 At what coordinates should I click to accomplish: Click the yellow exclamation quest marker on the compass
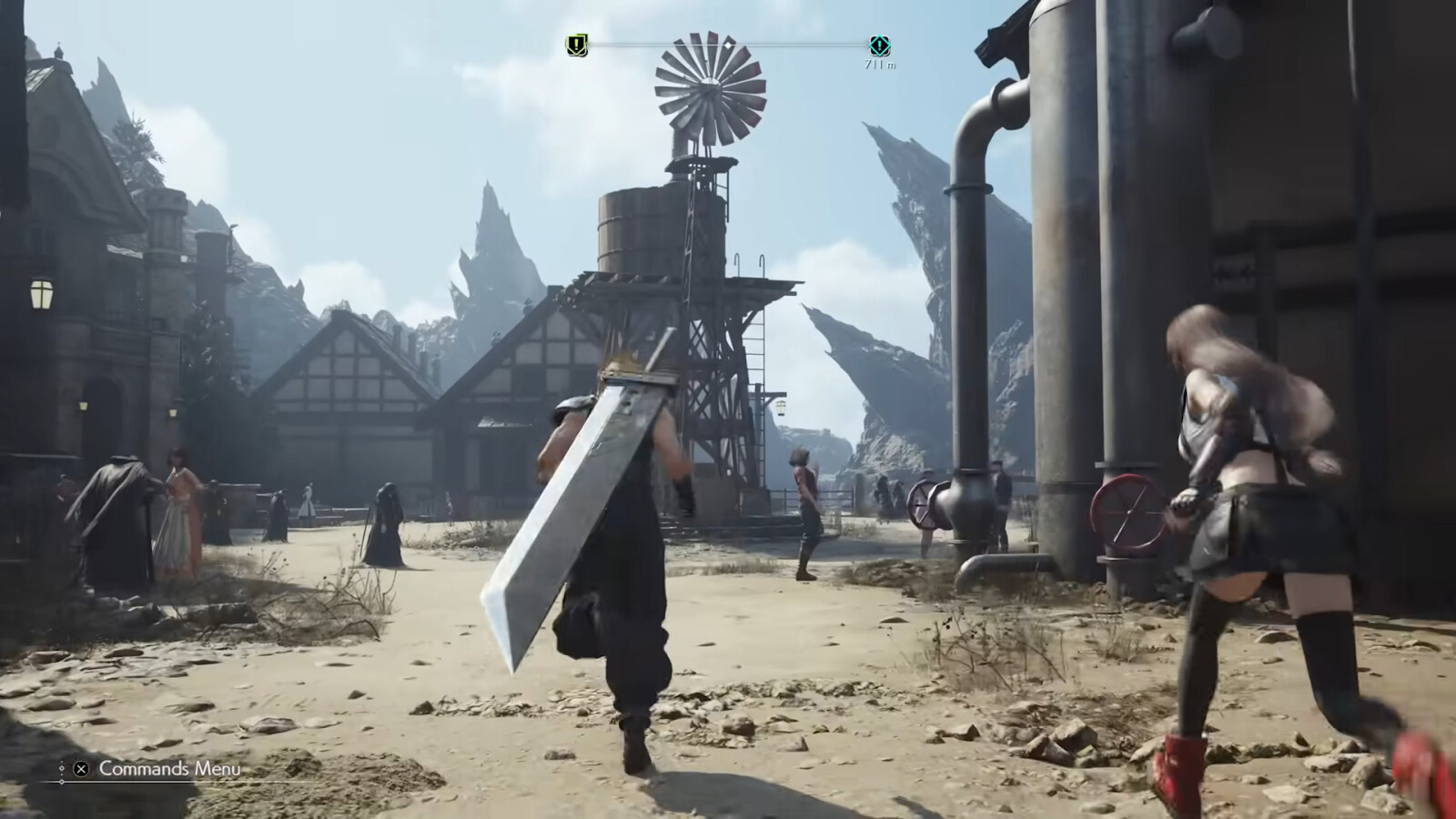[577, 45]
